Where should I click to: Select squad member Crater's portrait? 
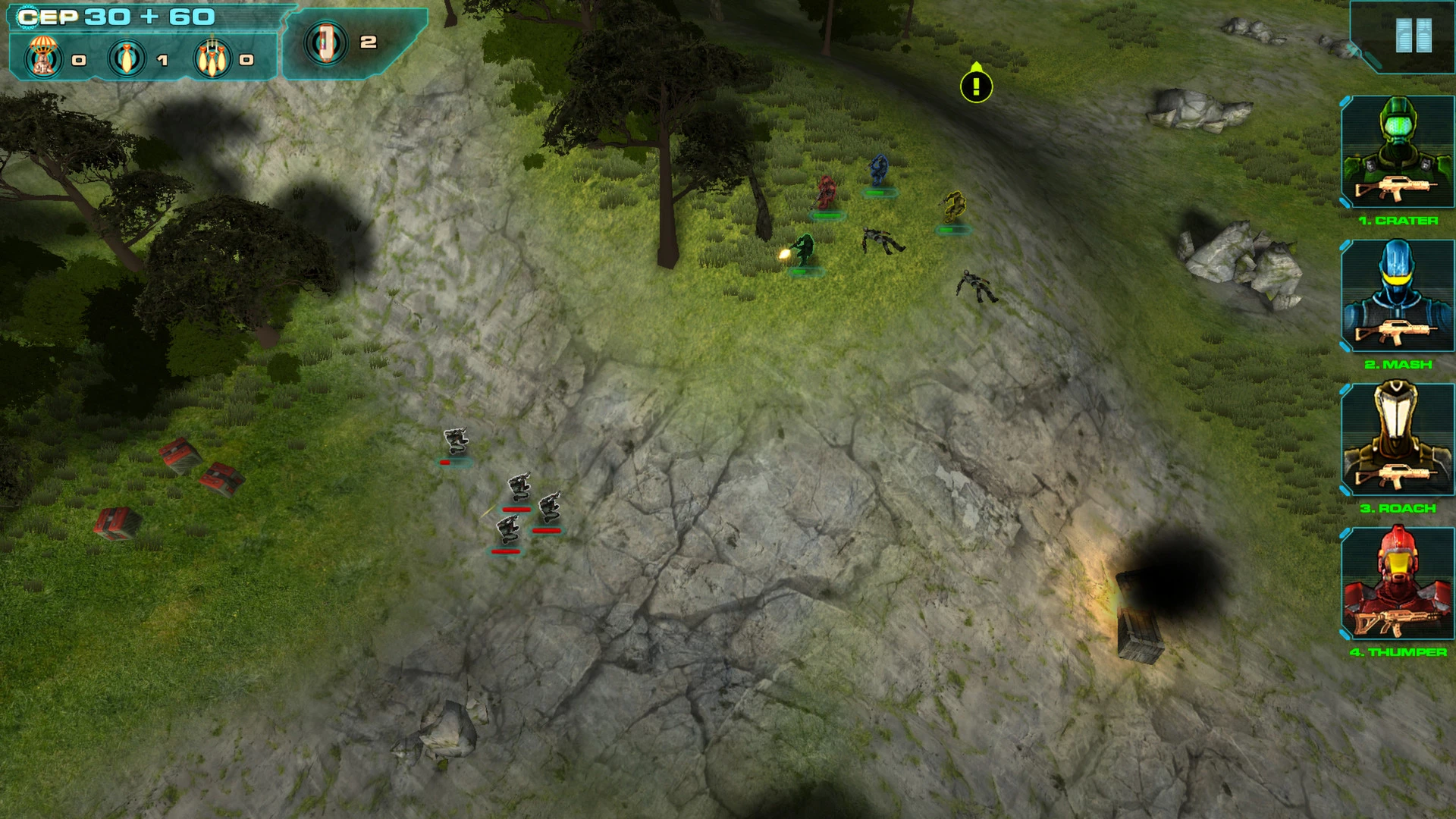[x=1397, y=152]
